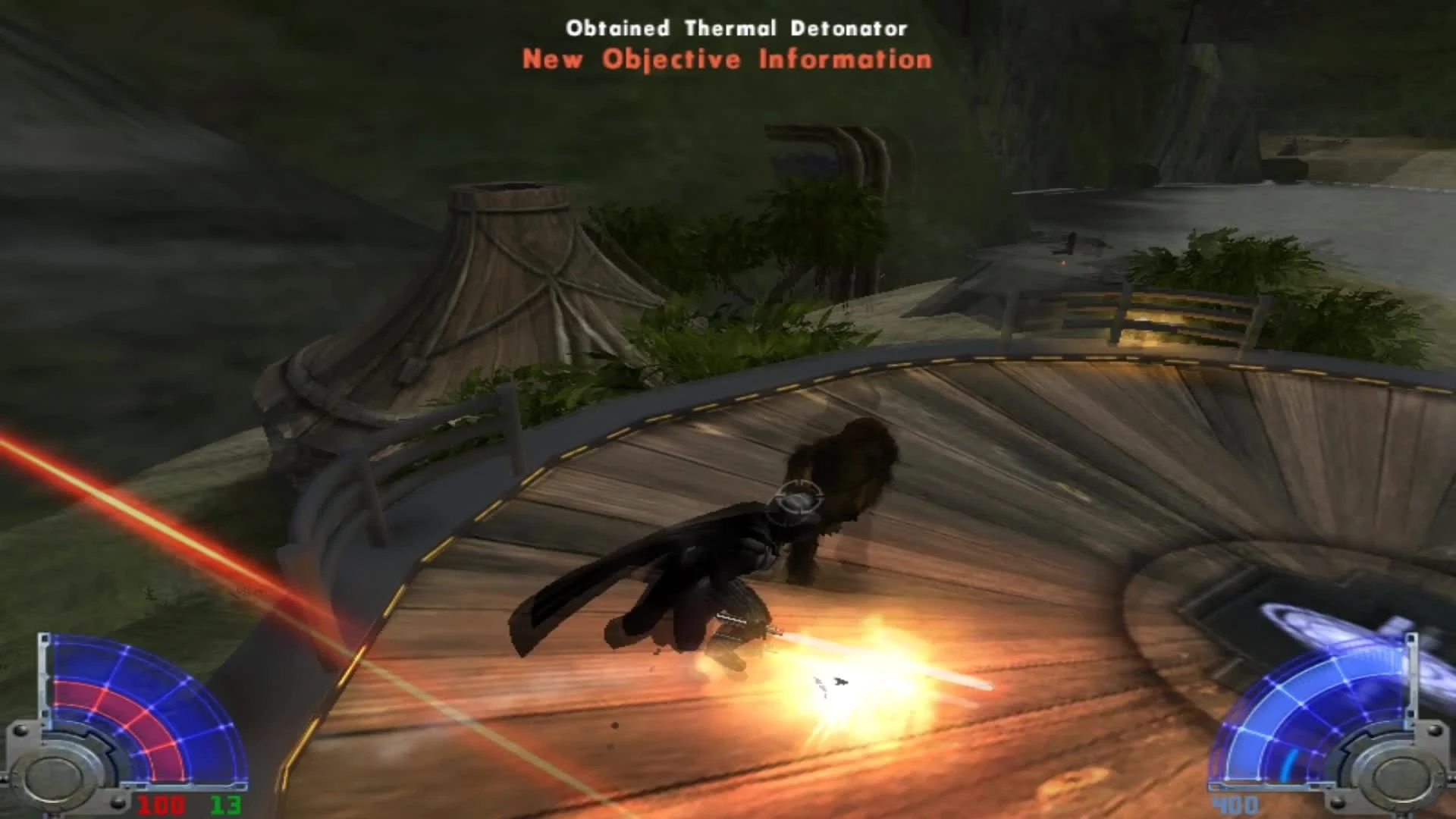Click the red 100 health counter
Image resolution: width=1456 pixels, height=819 pixels.
(162, 805)
